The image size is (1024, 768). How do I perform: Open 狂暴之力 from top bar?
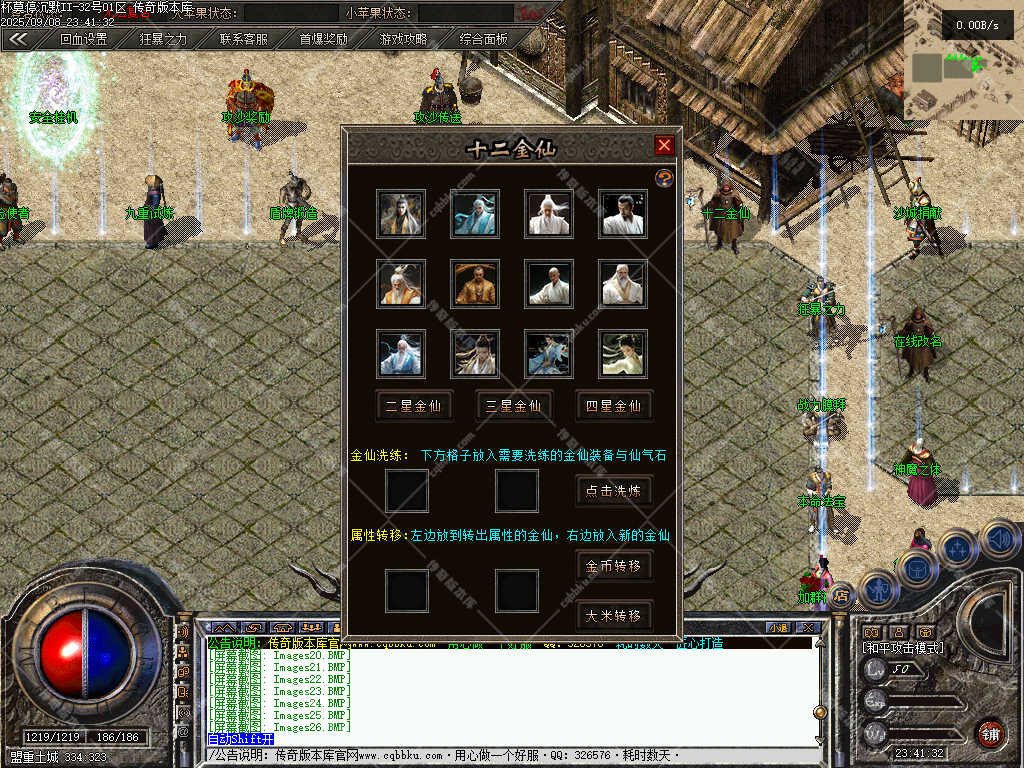163,39
